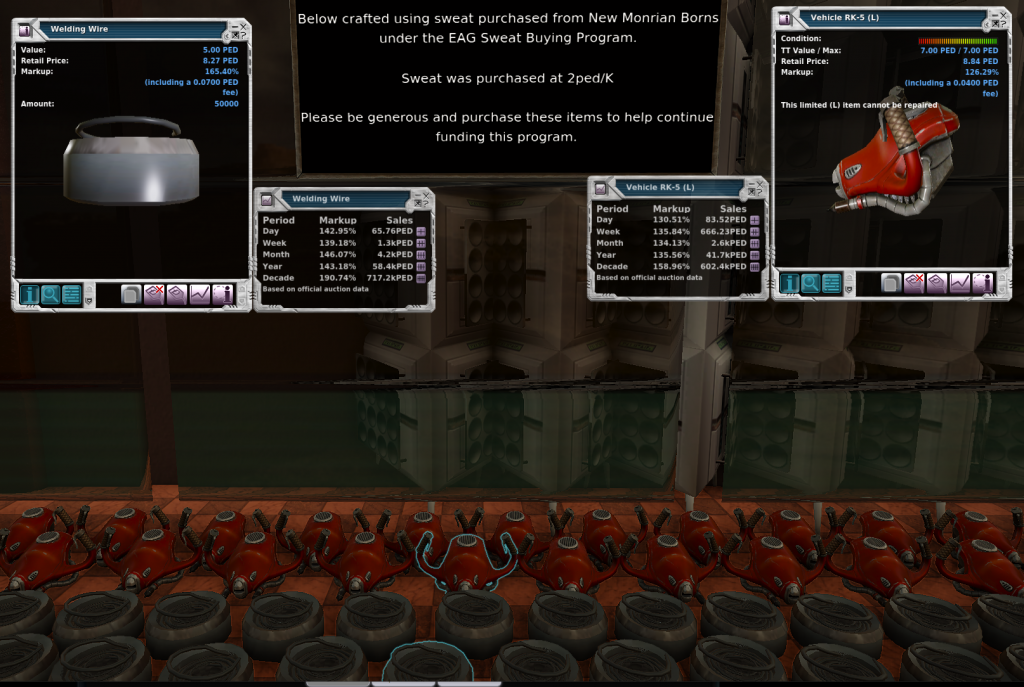Viewport: 1024px width, 687px height.
Task: Switch to the list tab in Vehicle RK-5 window
Action: (832, 284)
